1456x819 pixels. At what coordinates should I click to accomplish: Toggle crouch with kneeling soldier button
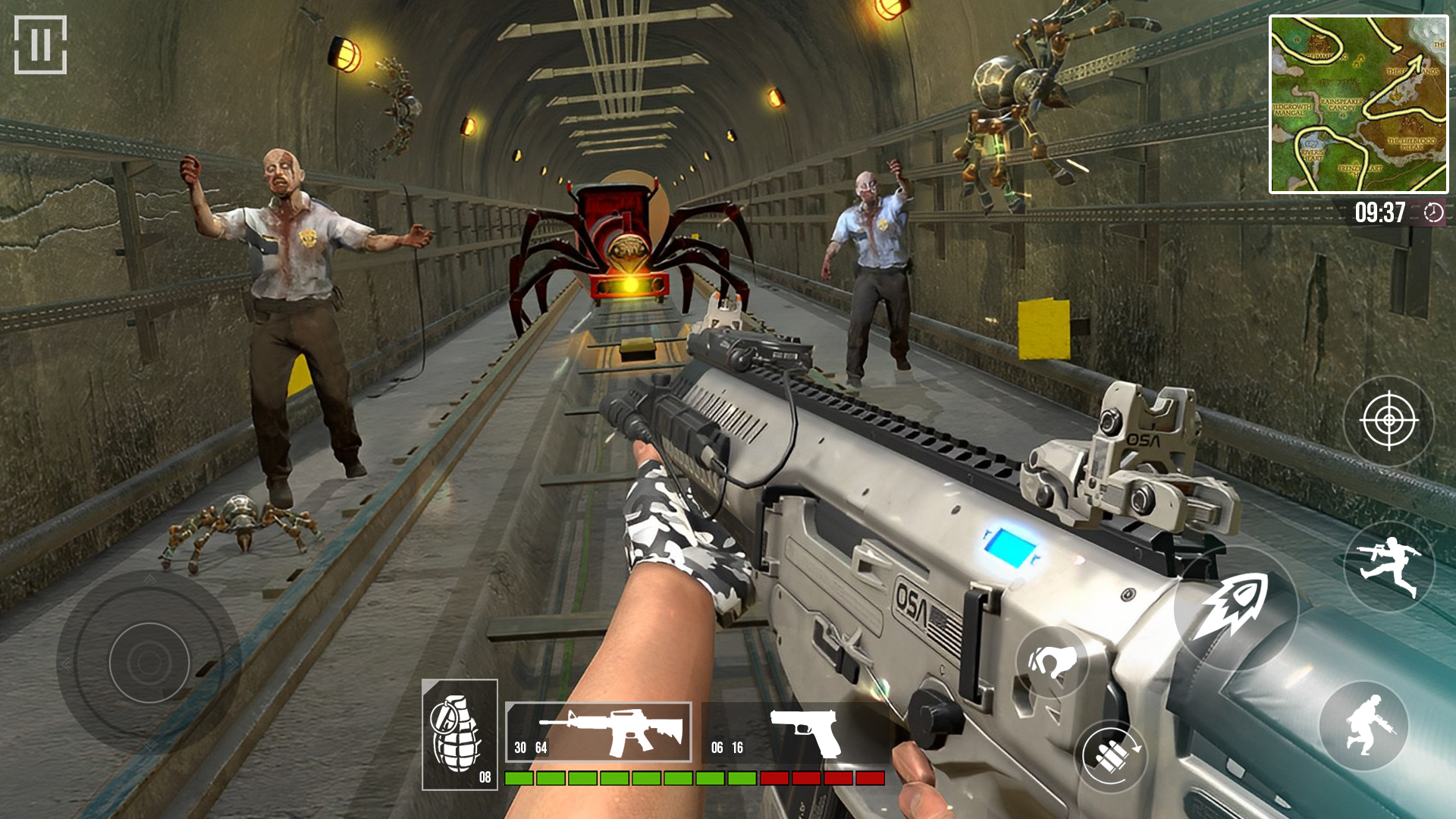click(1363, 726)
